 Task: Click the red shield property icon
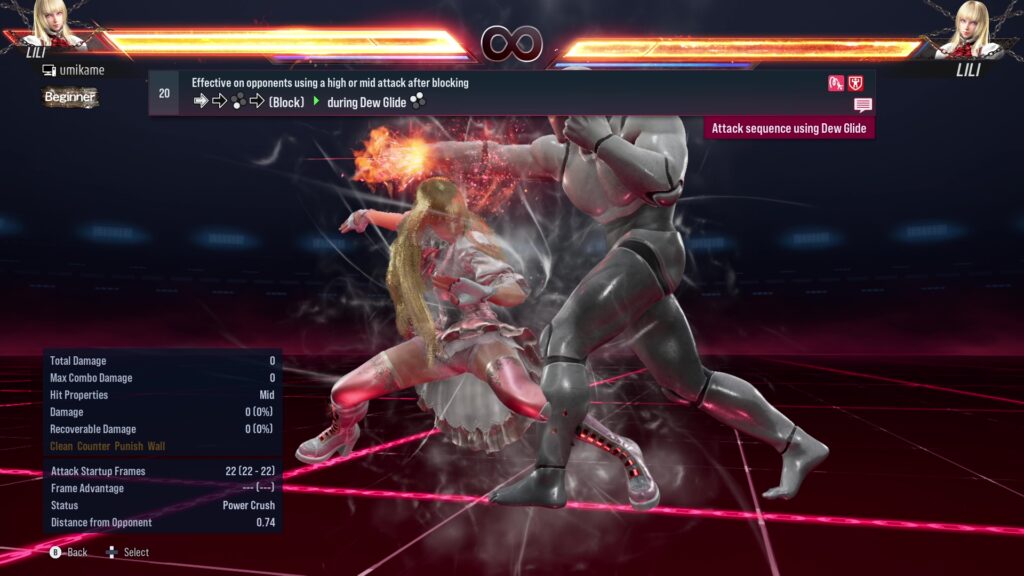pos(856,83)
